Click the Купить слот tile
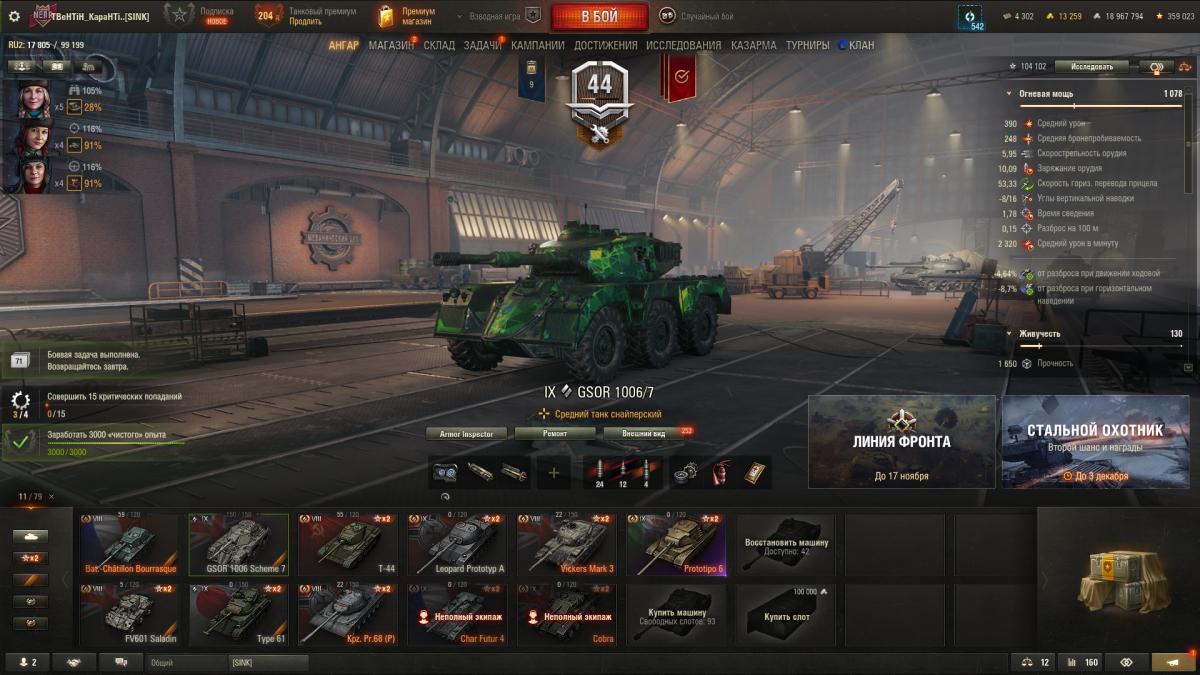The height and width of the screenshot is (675, 1200). point(785,614)
